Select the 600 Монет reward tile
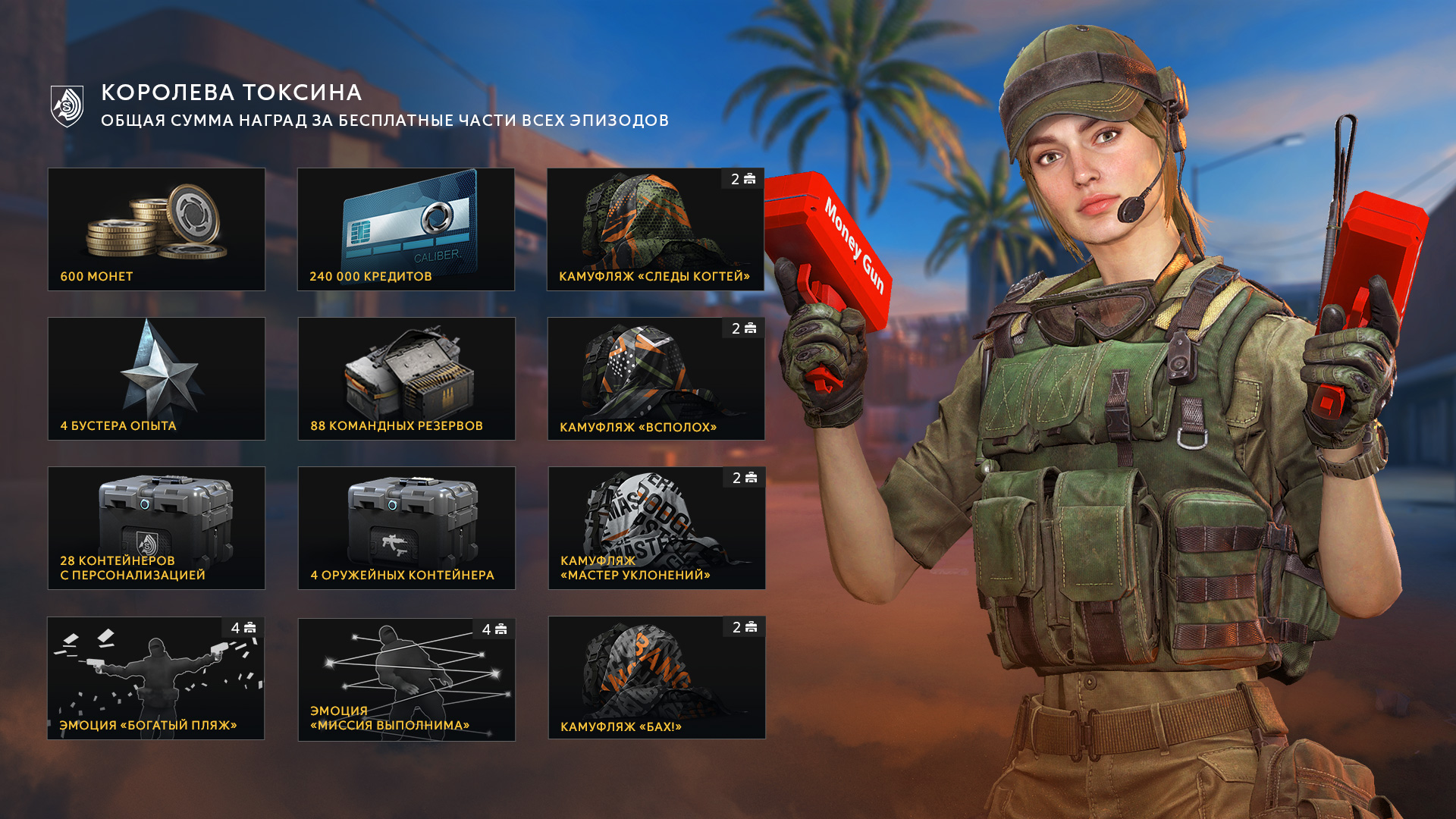The image size is (1456, 819). tap(156, 229)
